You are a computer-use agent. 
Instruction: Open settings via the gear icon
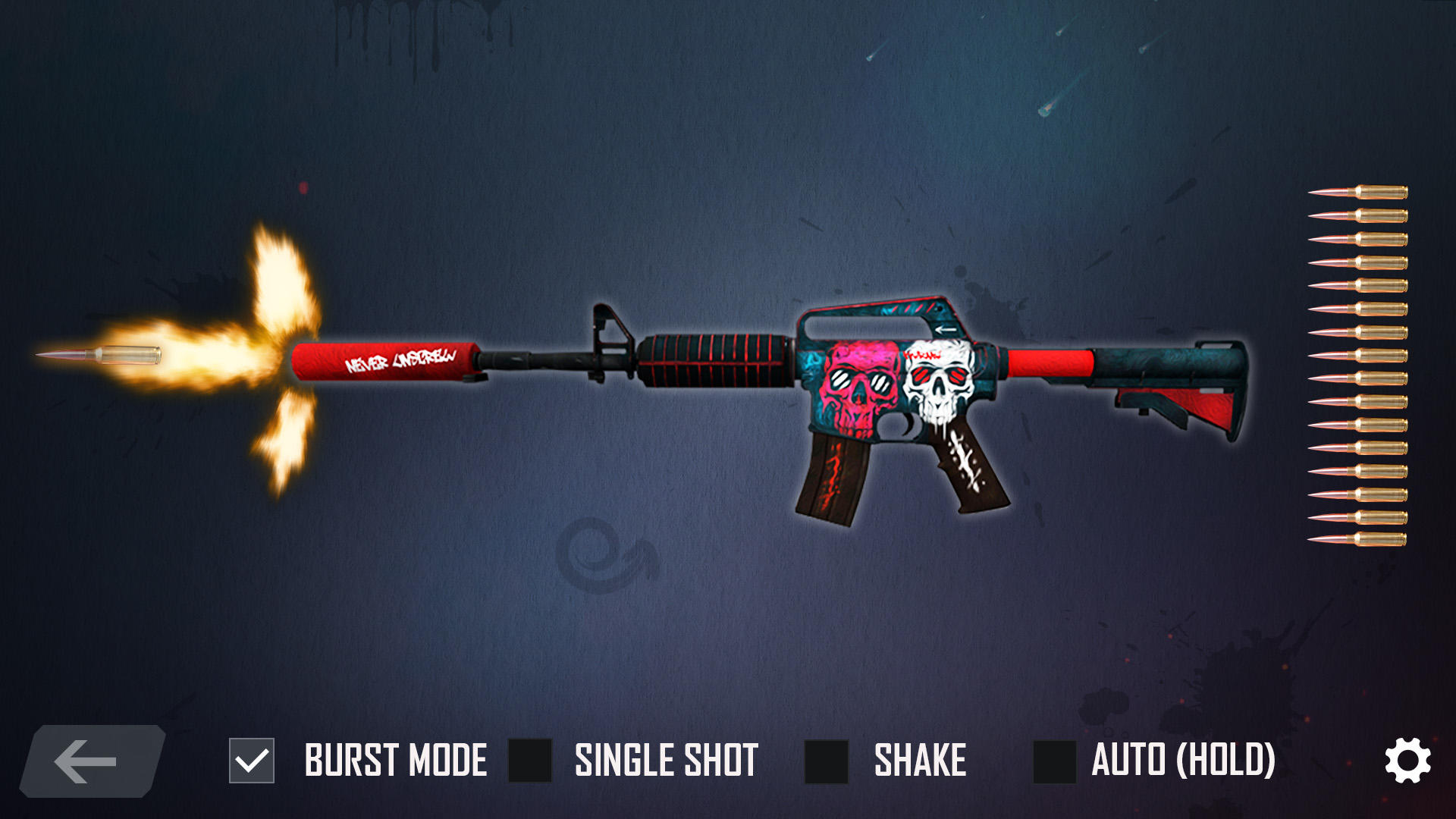pyautogui.click(x=1407, y=761)
